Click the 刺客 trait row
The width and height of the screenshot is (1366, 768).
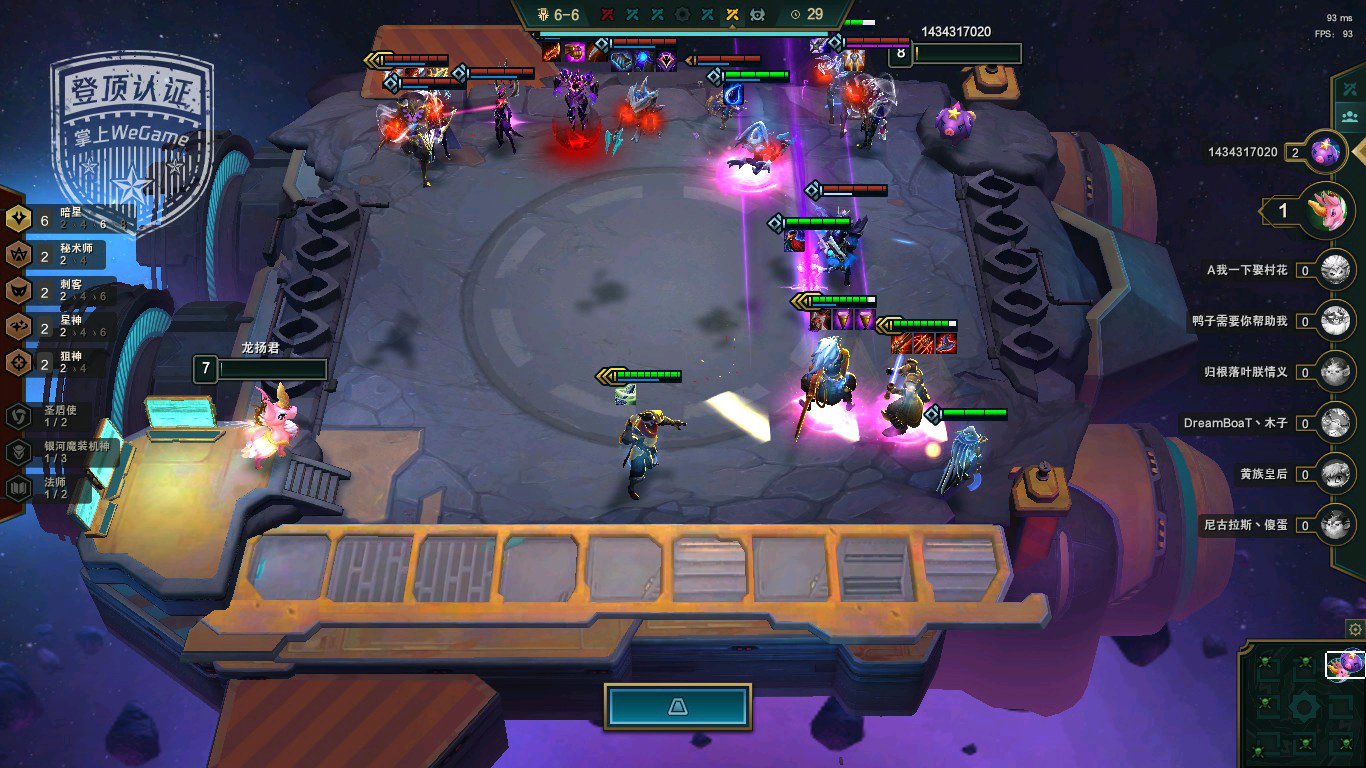pos(60,291)
